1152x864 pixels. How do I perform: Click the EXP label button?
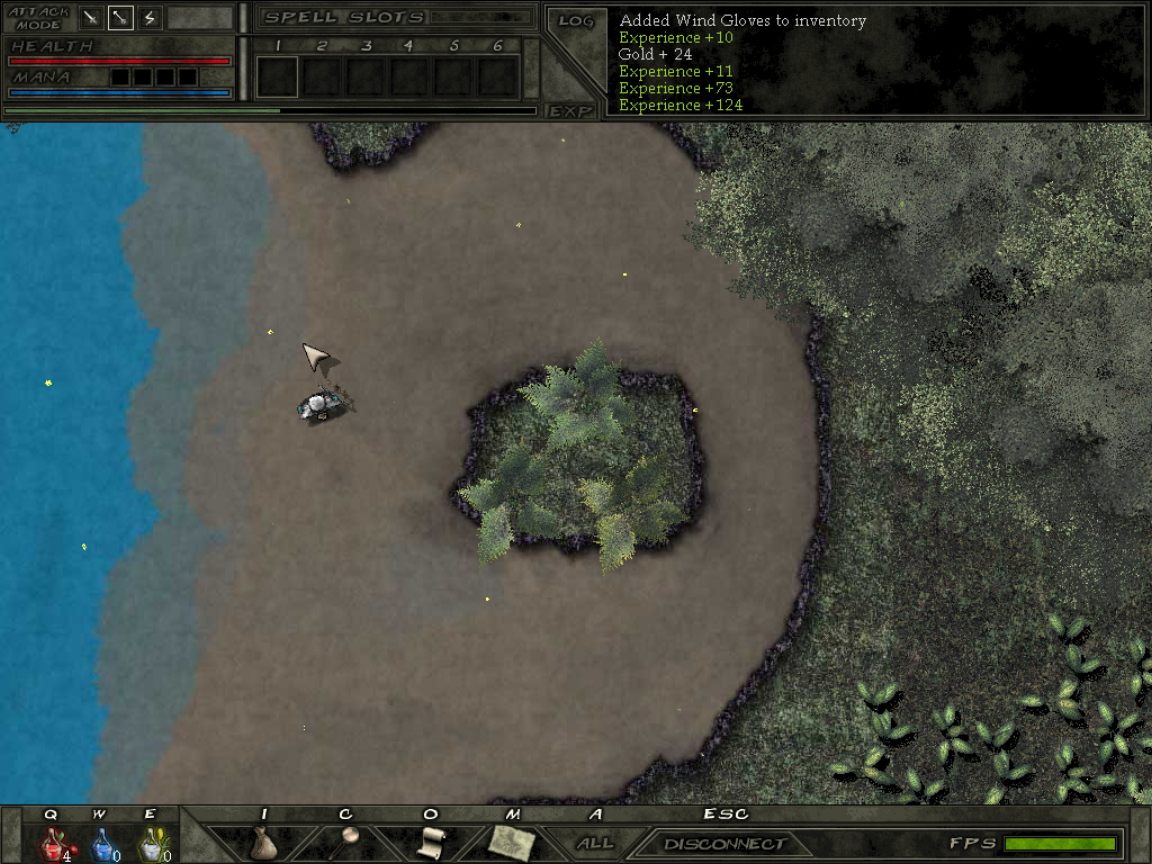tap(572, 111)
